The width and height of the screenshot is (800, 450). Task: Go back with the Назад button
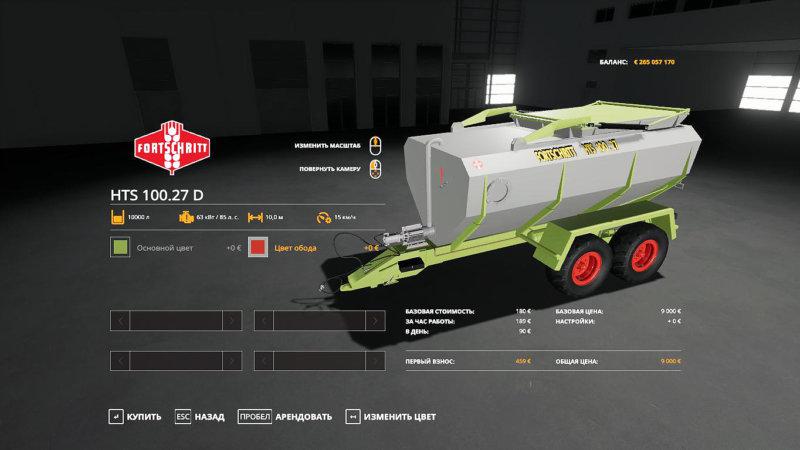(199, 416)
